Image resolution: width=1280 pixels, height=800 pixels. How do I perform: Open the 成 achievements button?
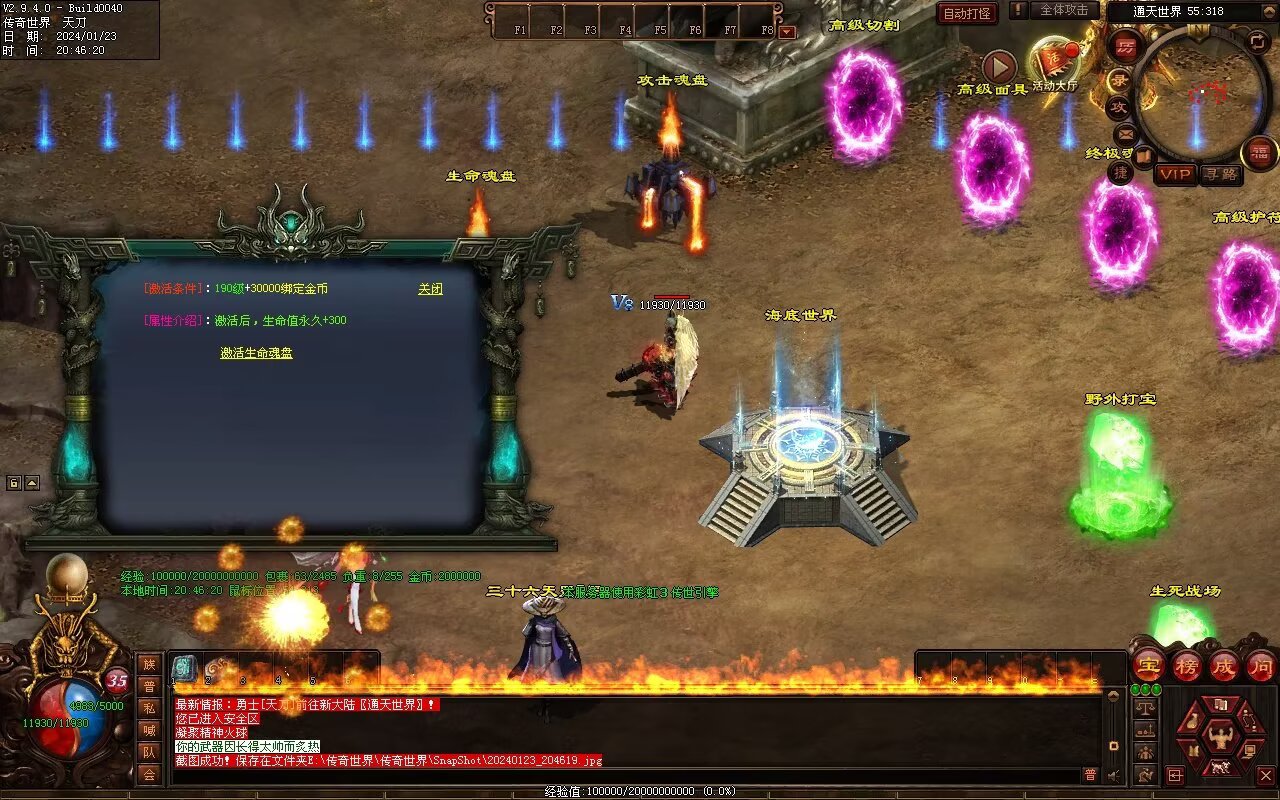1224,666
